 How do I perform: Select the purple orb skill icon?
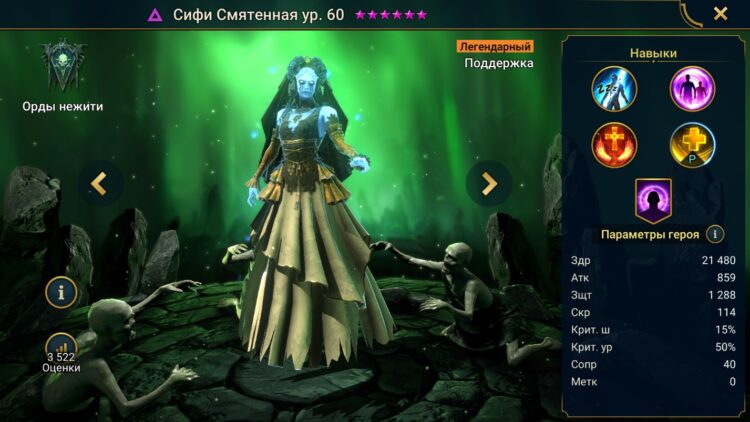coord(692,88)
